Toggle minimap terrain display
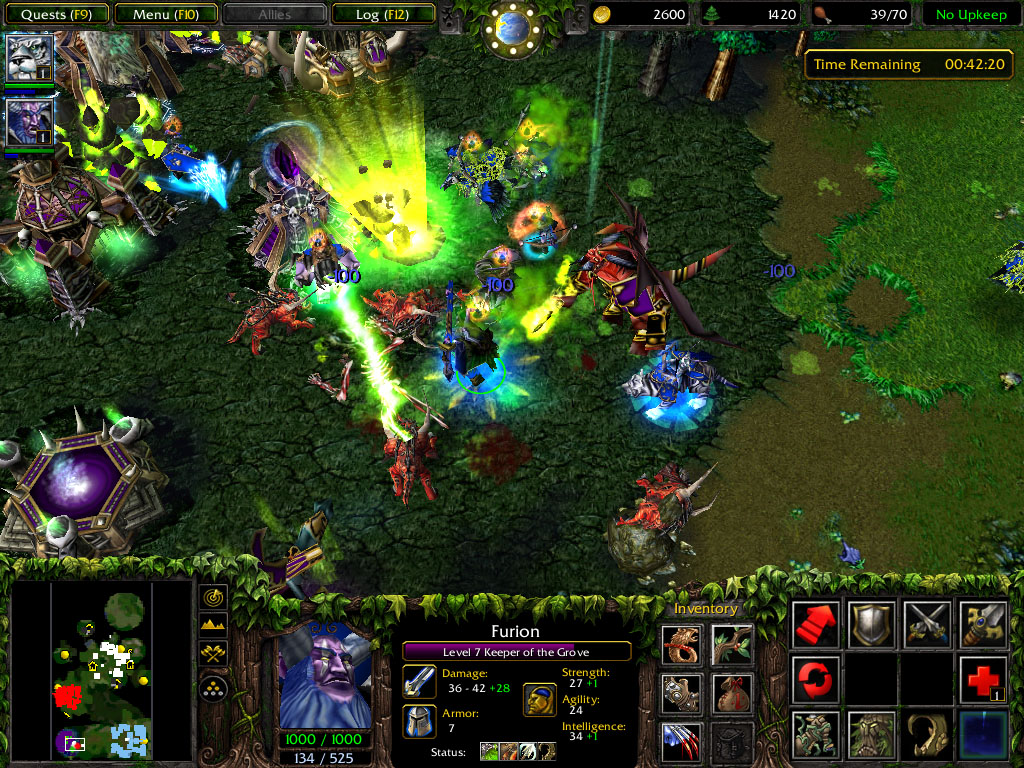Image resolution: width=1024 pixels, height=768 pixels. tap(214, 626)
